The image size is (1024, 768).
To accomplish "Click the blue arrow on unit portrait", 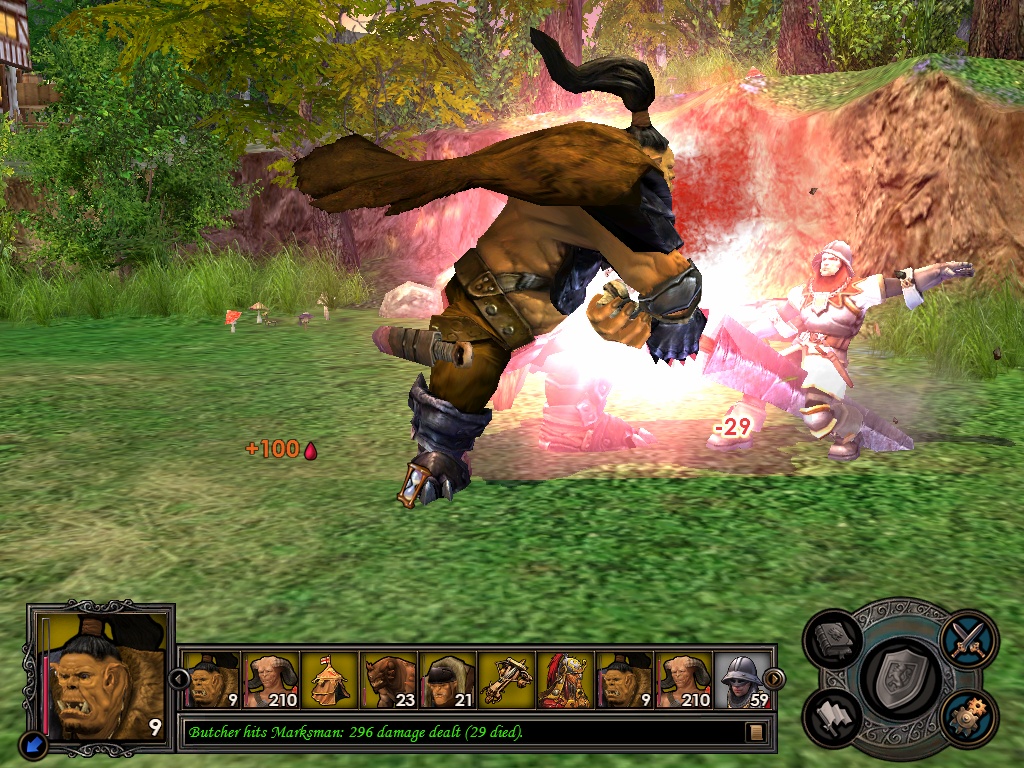I will coord(33,744).
